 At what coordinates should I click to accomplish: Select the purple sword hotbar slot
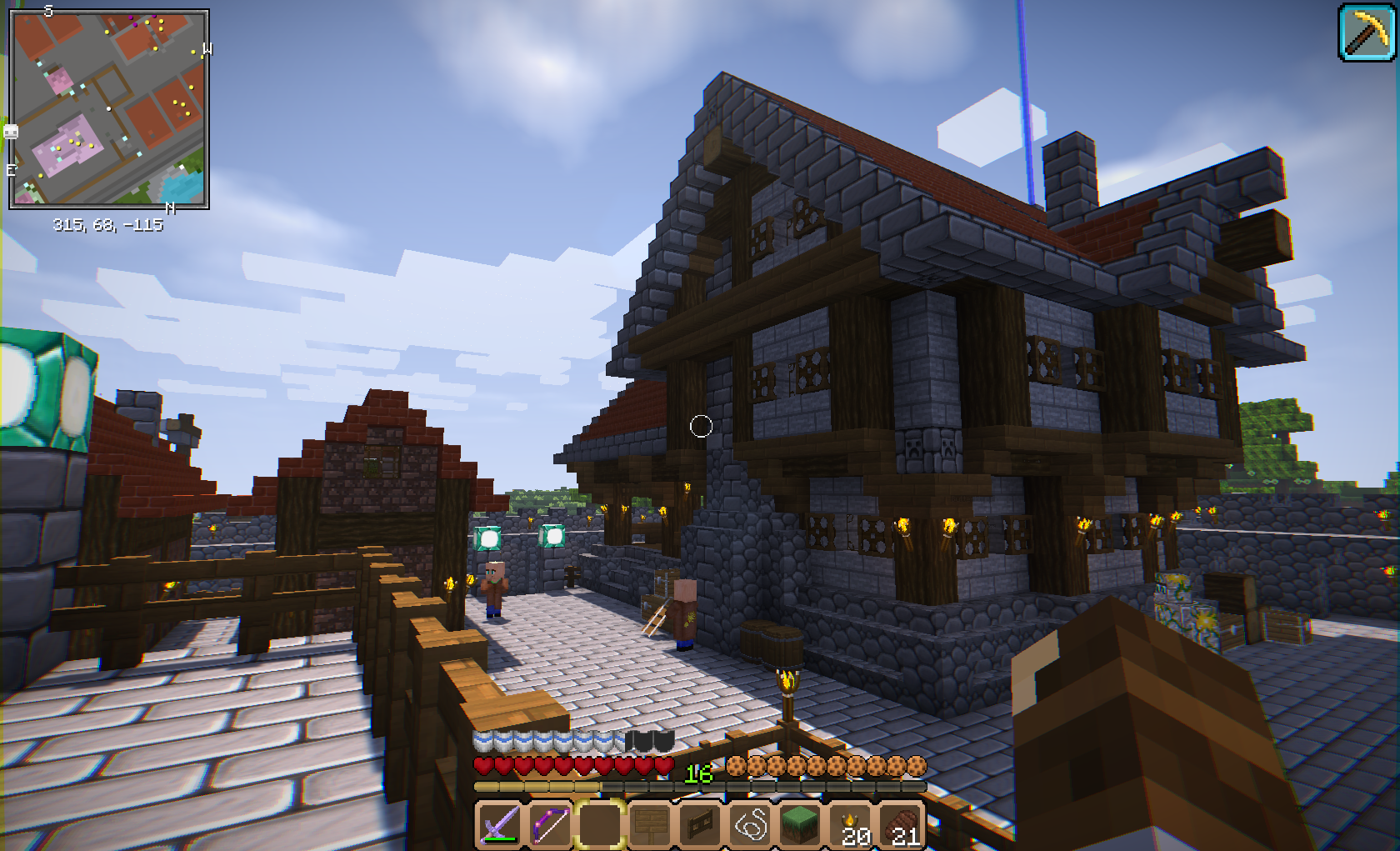[500, 824]
